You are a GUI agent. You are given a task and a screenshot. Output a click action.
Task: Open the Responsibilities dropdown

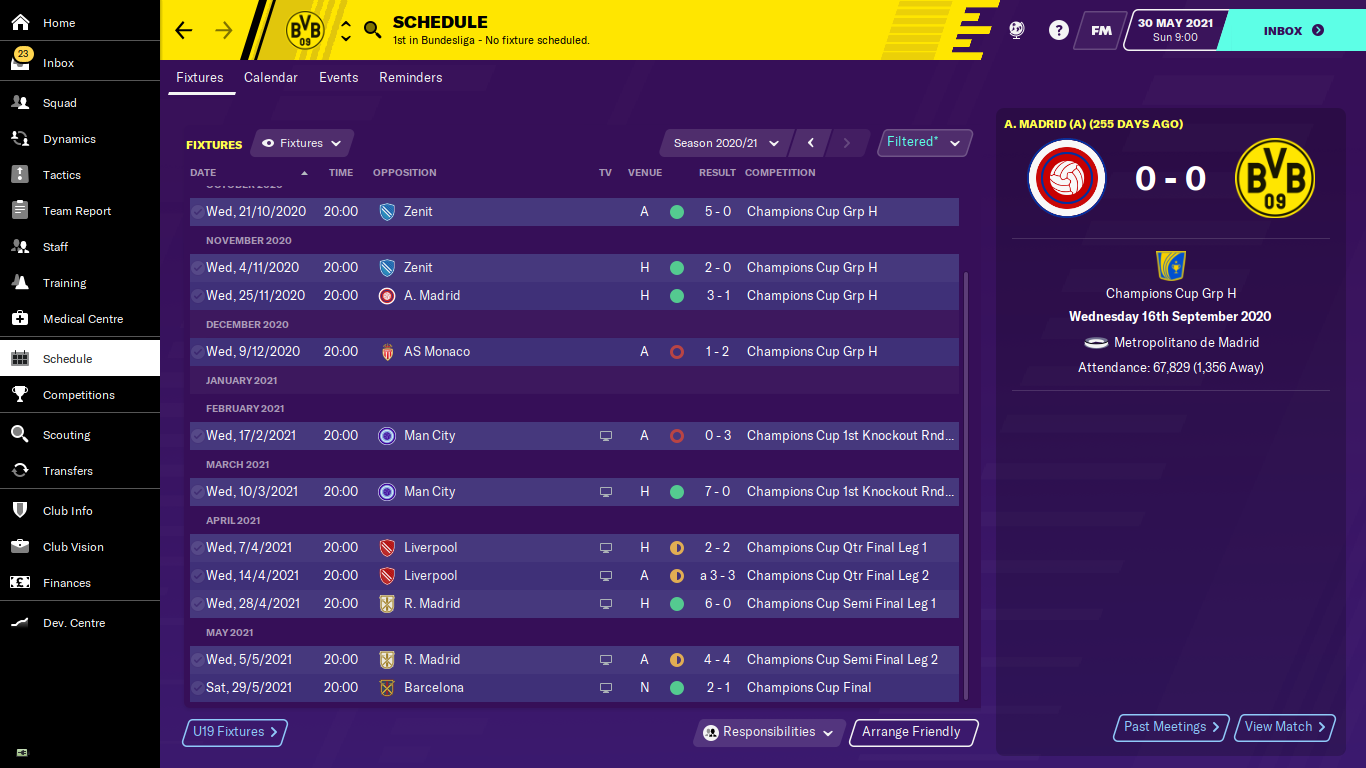click(769, 732)
